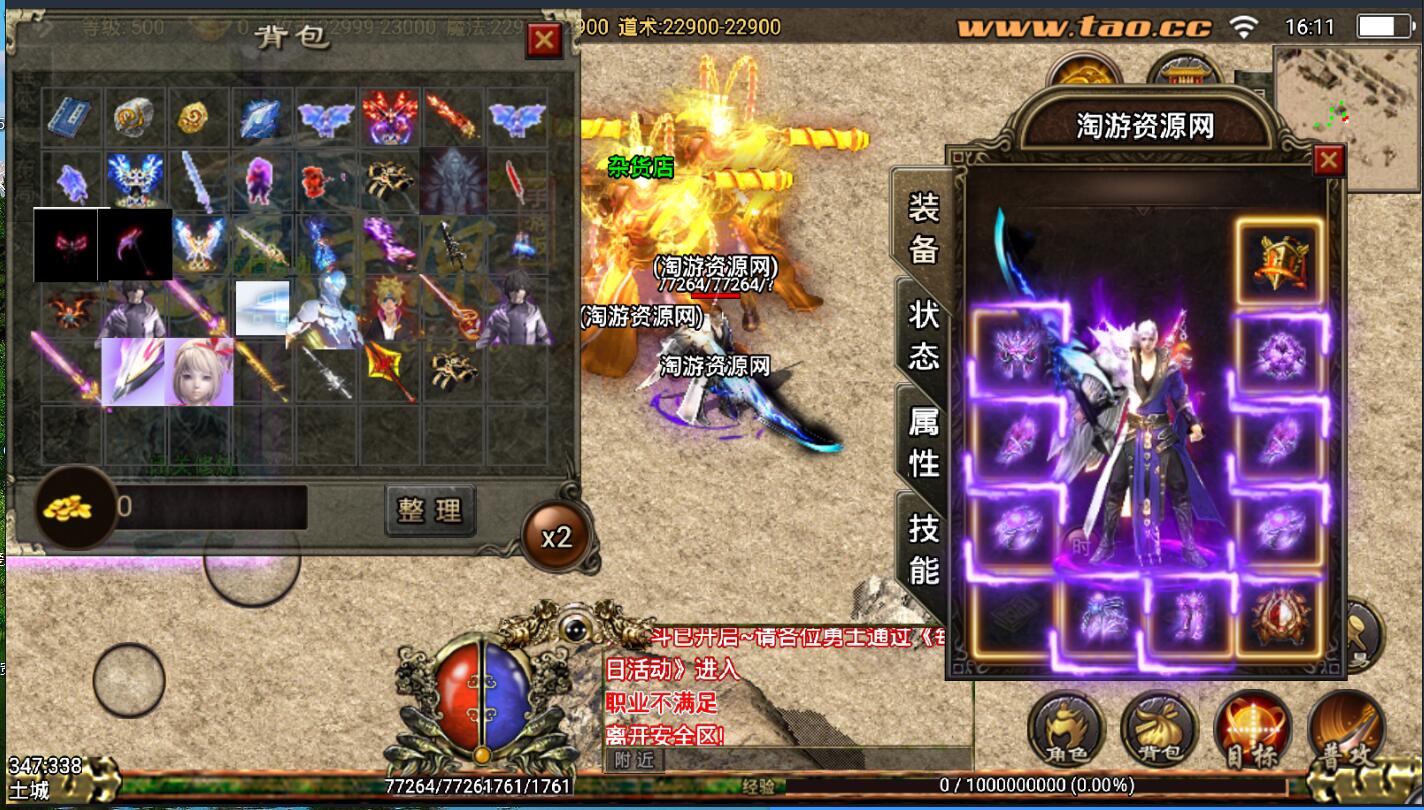Switch to the 装备 equipment tab
Image resolution: width=1424 pixels, height=810 pixels.
click(923, 228)
